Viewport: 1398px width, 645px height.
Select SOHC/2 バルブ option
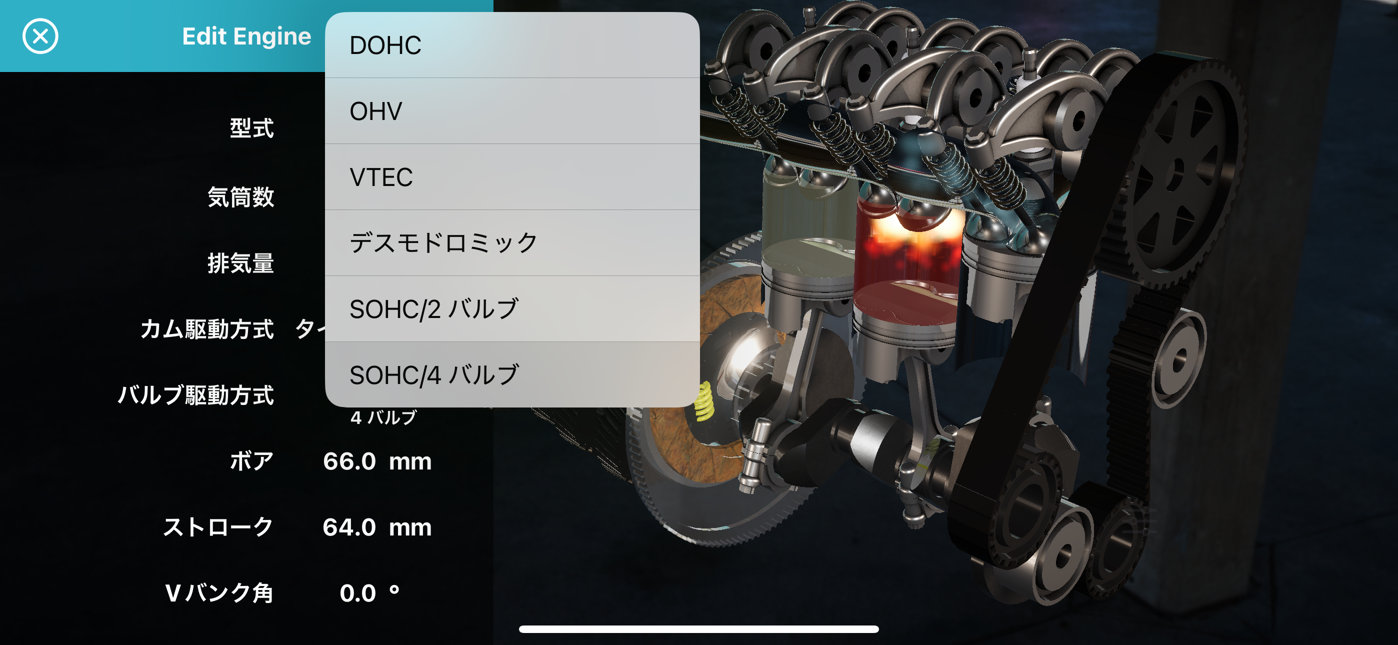[x=511, y=309]
